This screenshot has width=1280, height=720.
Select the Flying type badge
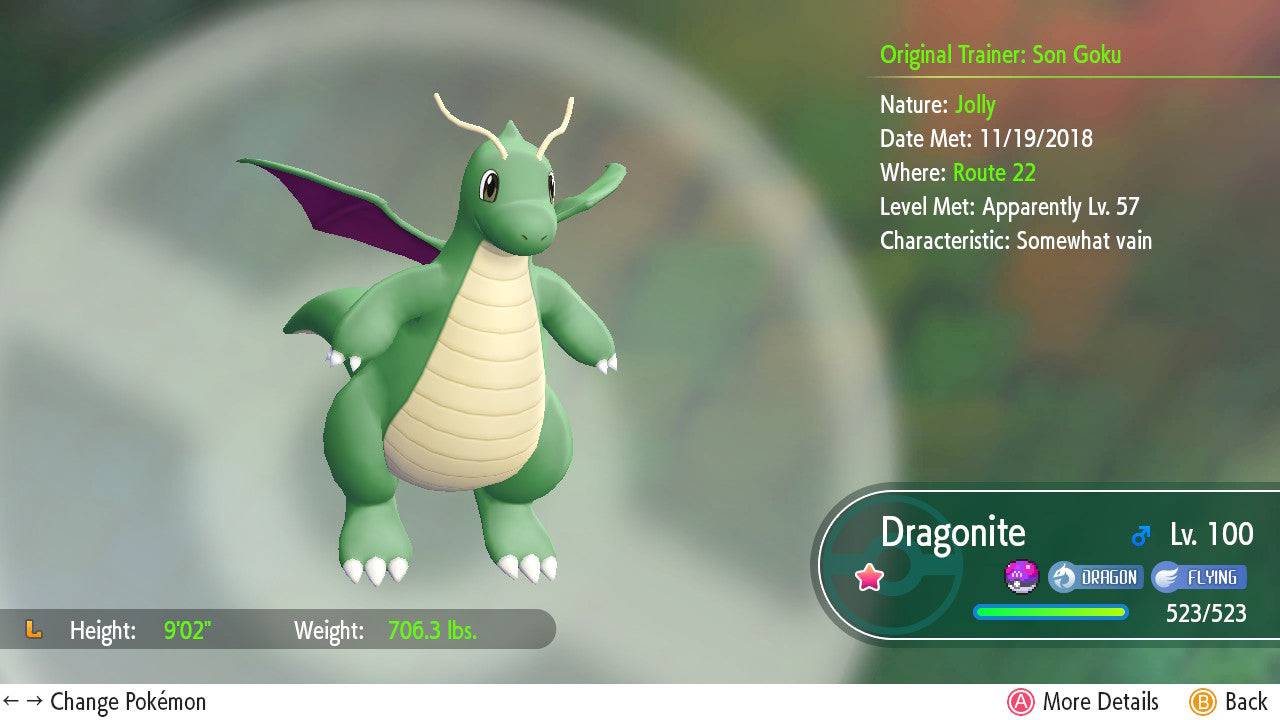tap(1197, 577)
